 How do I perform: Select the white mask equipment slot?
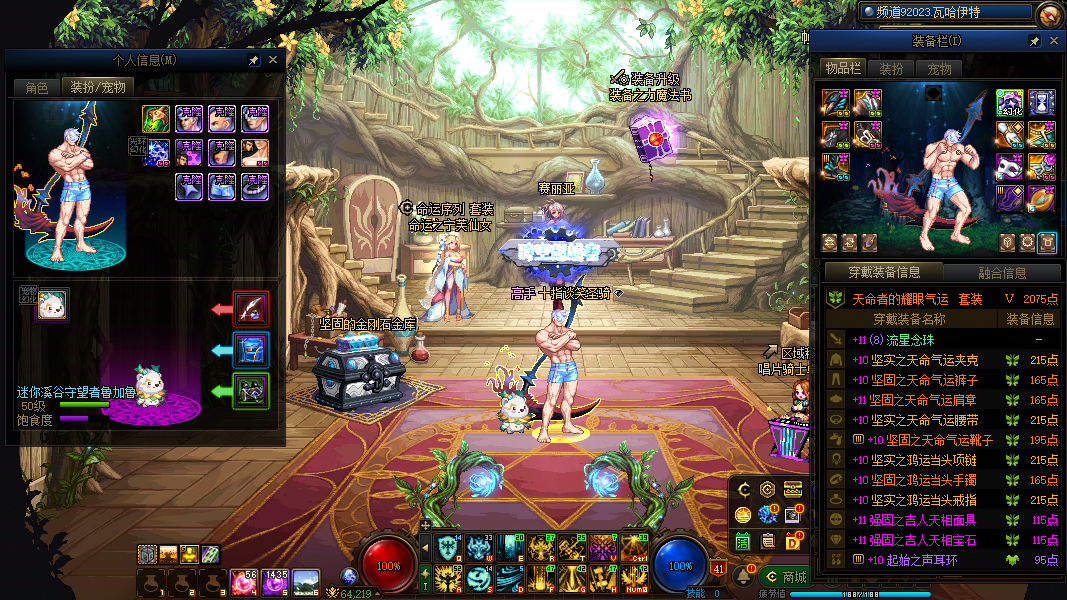tap(1009, 167)
